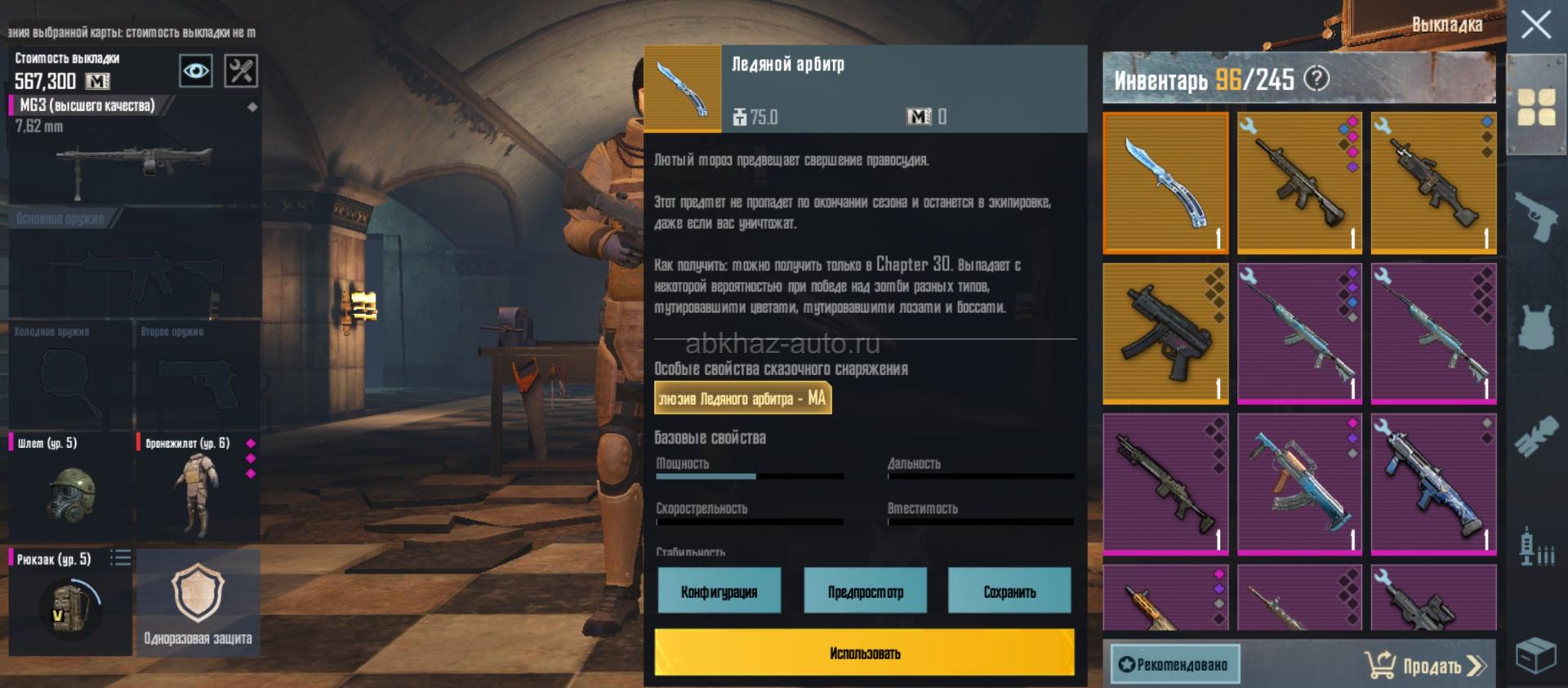Select the gold MP5K submachine gun slot

(1165, 333)
